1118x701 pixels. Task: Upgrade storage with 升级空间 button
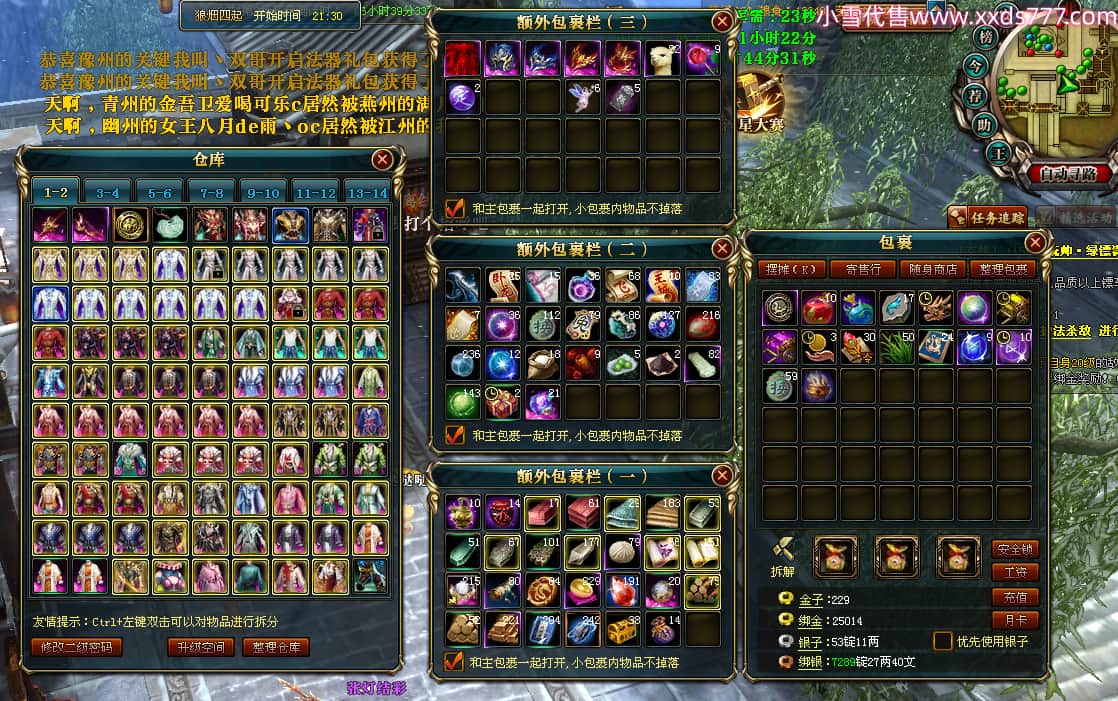click(x=200, y=647)
